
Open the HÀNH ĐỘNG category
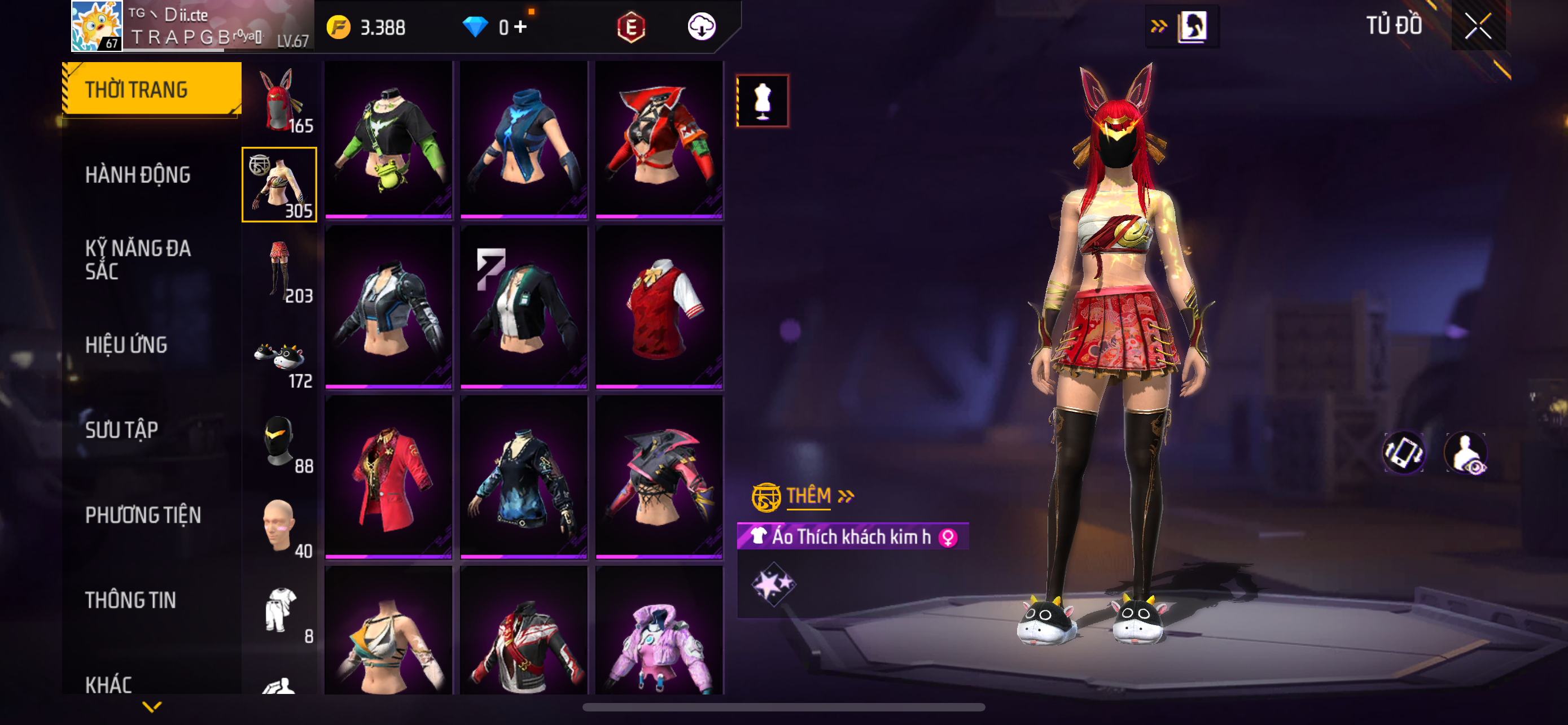(138, 174)
